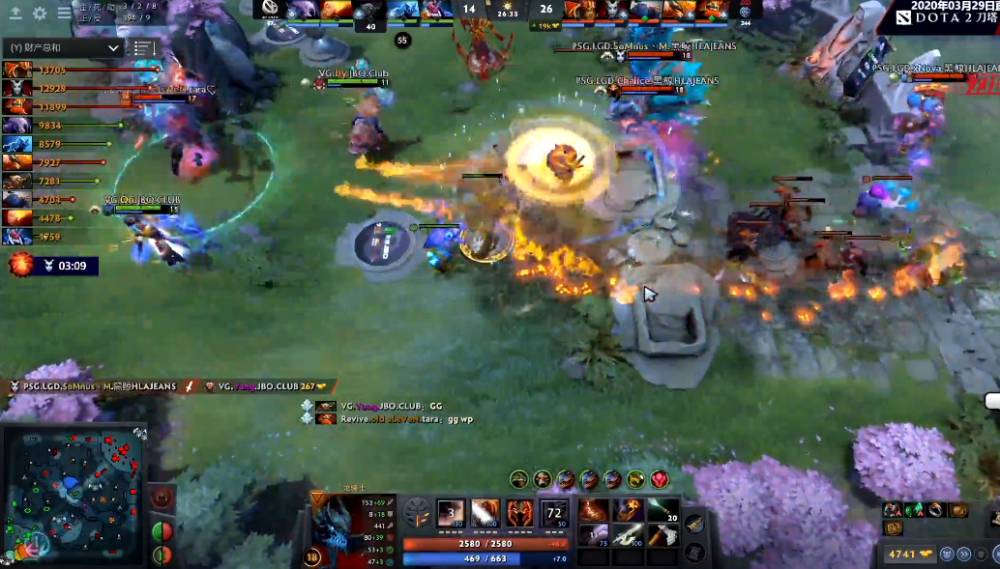Open the hamburger menu at top left
Screen dimensions: 1000x569
pos(64,13)
